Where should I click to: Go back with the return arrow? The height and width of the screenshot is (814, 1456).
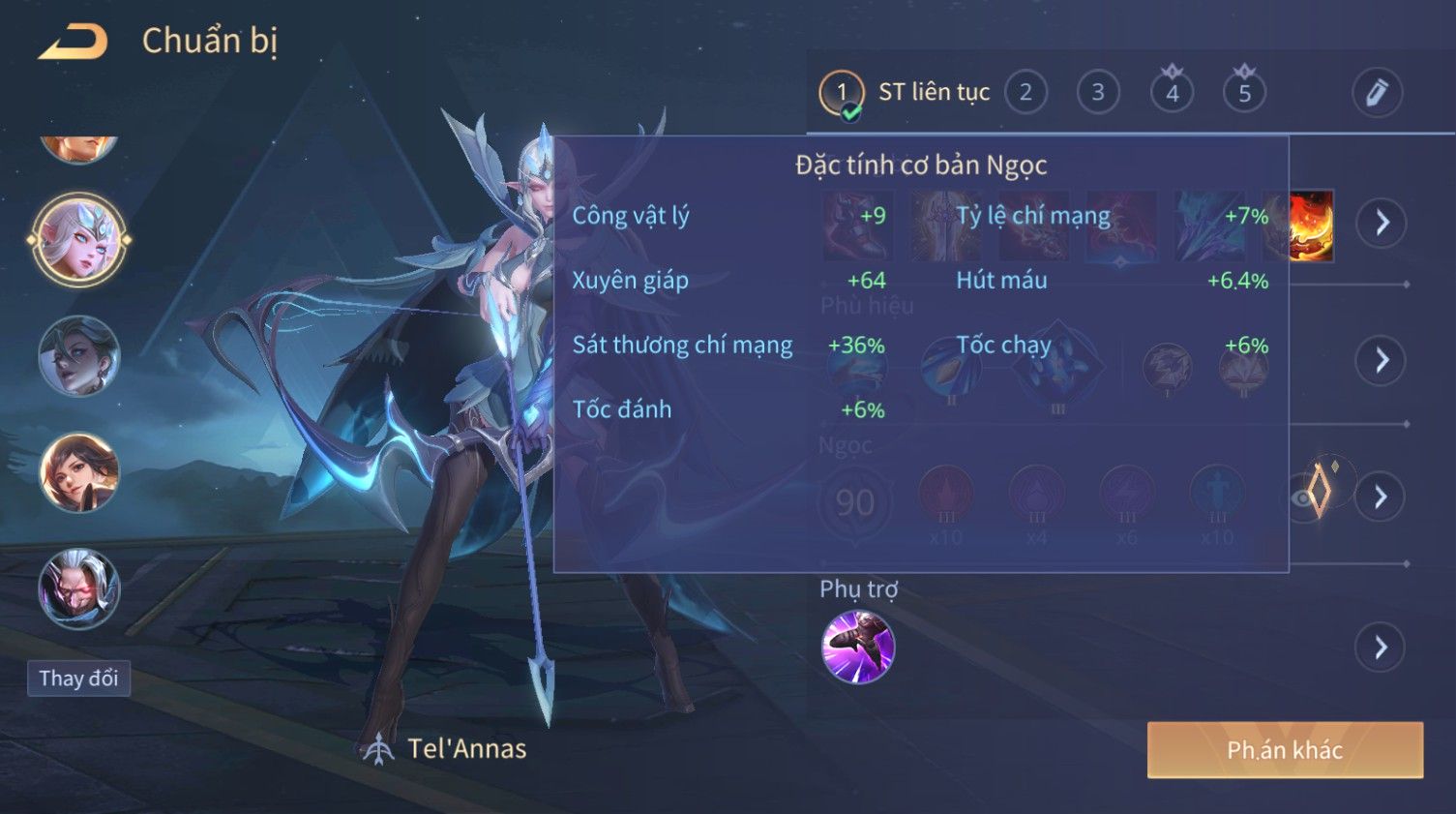point(73,42)
